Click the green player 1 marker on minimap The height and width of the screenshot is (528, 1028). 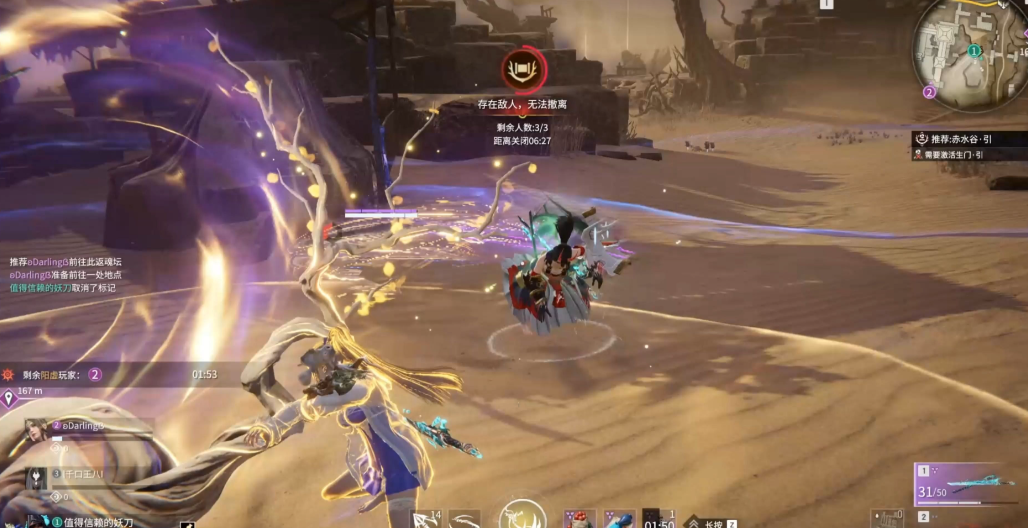coord(974,51)
